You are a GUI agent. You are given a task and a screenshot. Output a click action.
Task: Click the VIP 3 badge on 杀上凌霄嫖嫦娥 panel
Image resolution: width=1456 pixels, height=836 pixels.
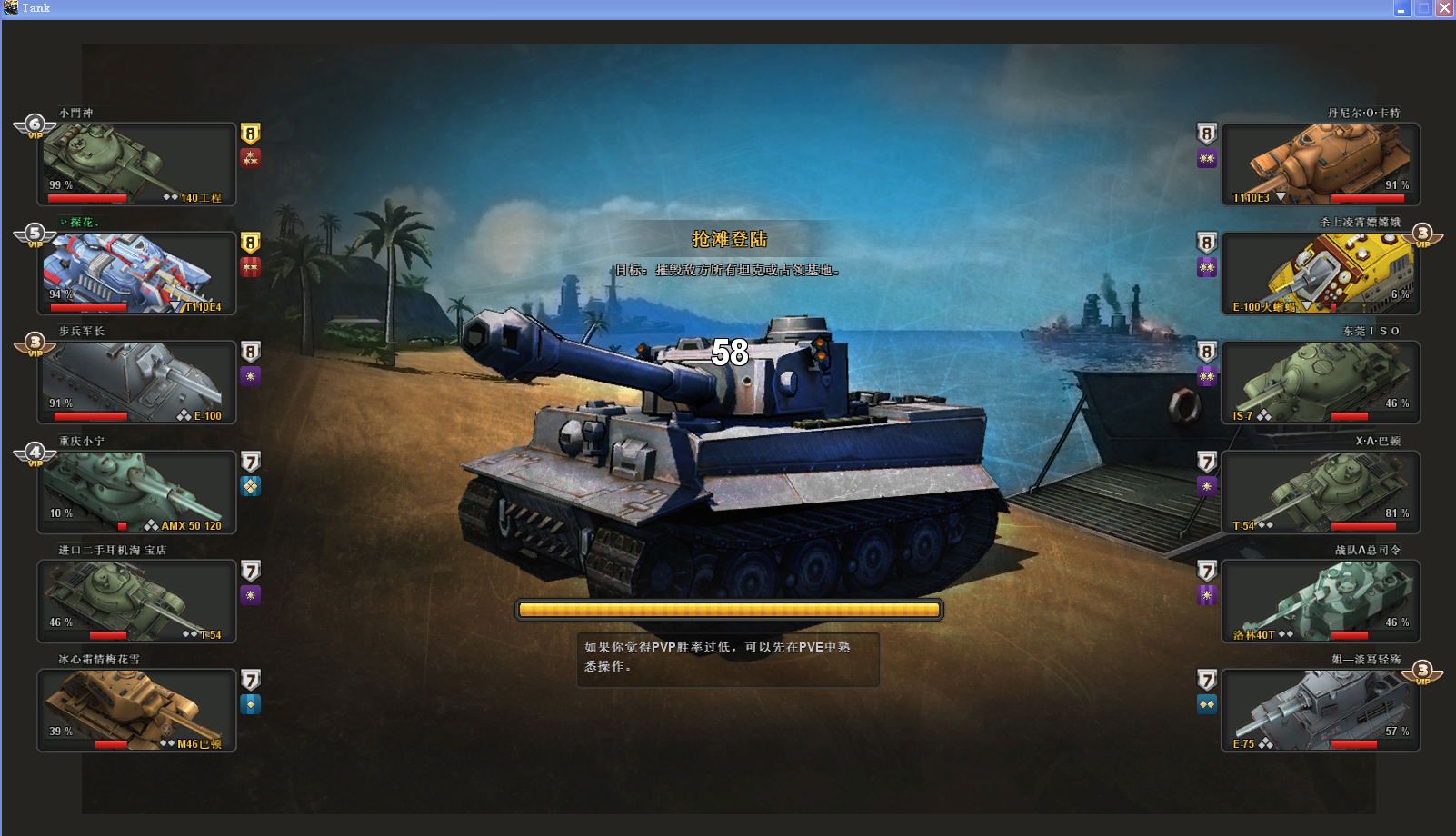pyautogui.click(x=1424, y=232)
